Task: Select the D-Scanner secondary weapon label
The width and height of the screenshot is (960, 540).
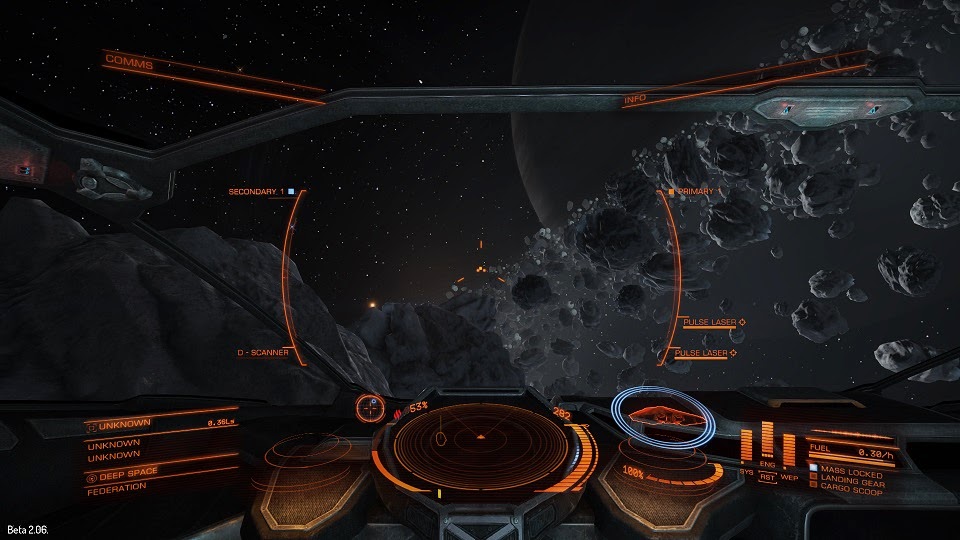Action: (262, 353)
